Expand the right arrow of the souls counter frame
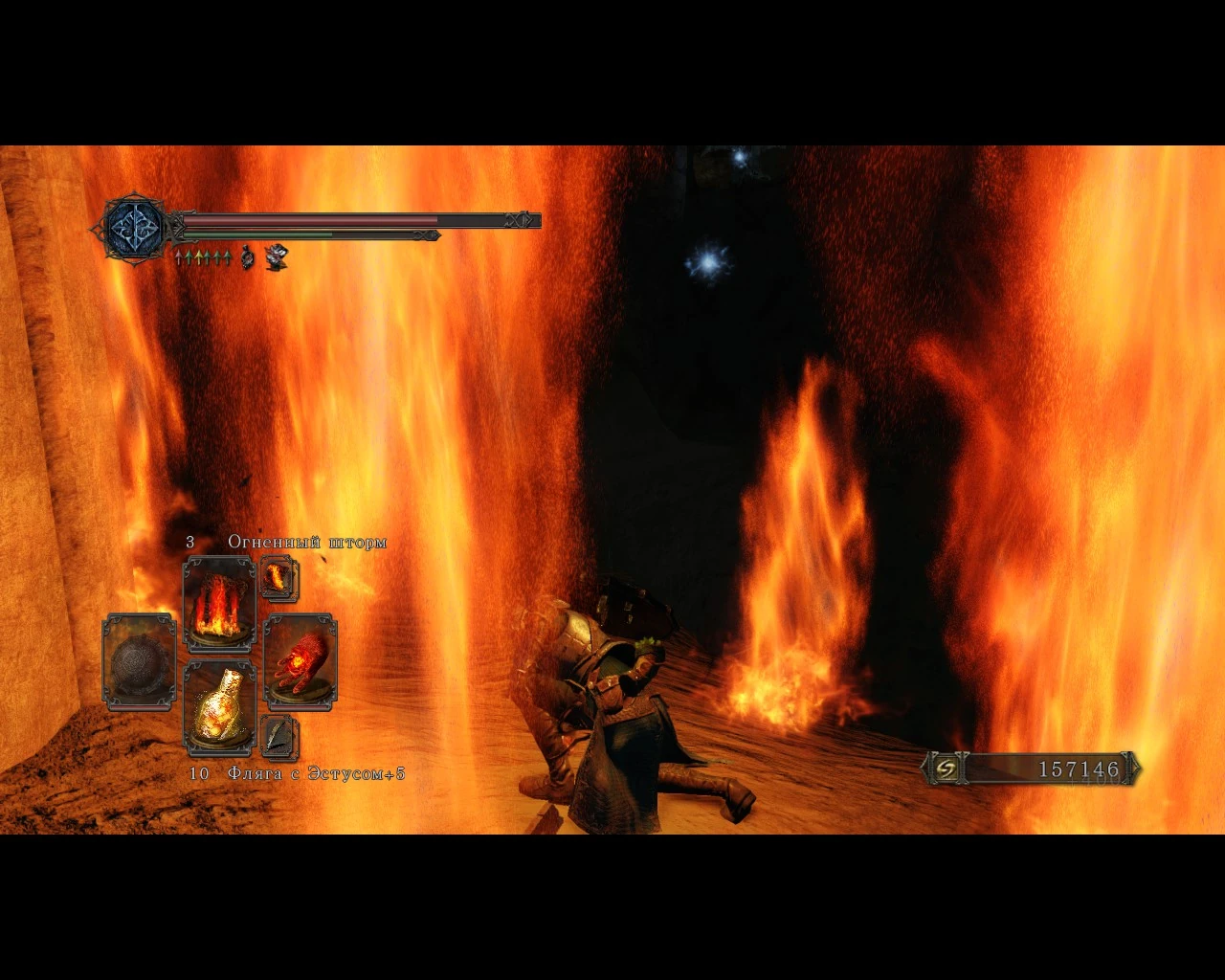Screen dimensions: 1225x980 [1137, 768]
